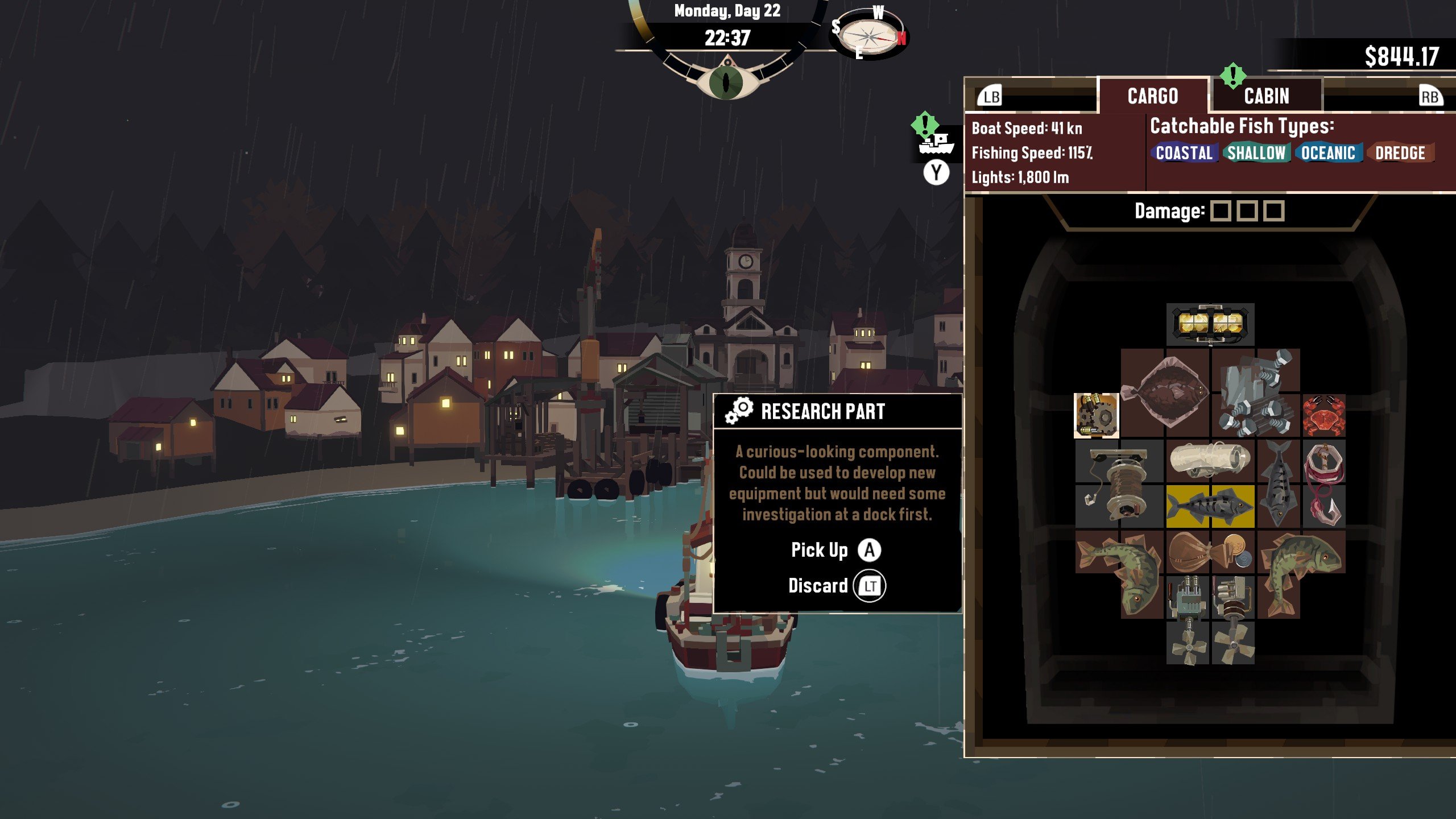Pick the vertical grey striped fish
The height and width of the screenshot is (819, 1456).
click(x=1278, y=484)
